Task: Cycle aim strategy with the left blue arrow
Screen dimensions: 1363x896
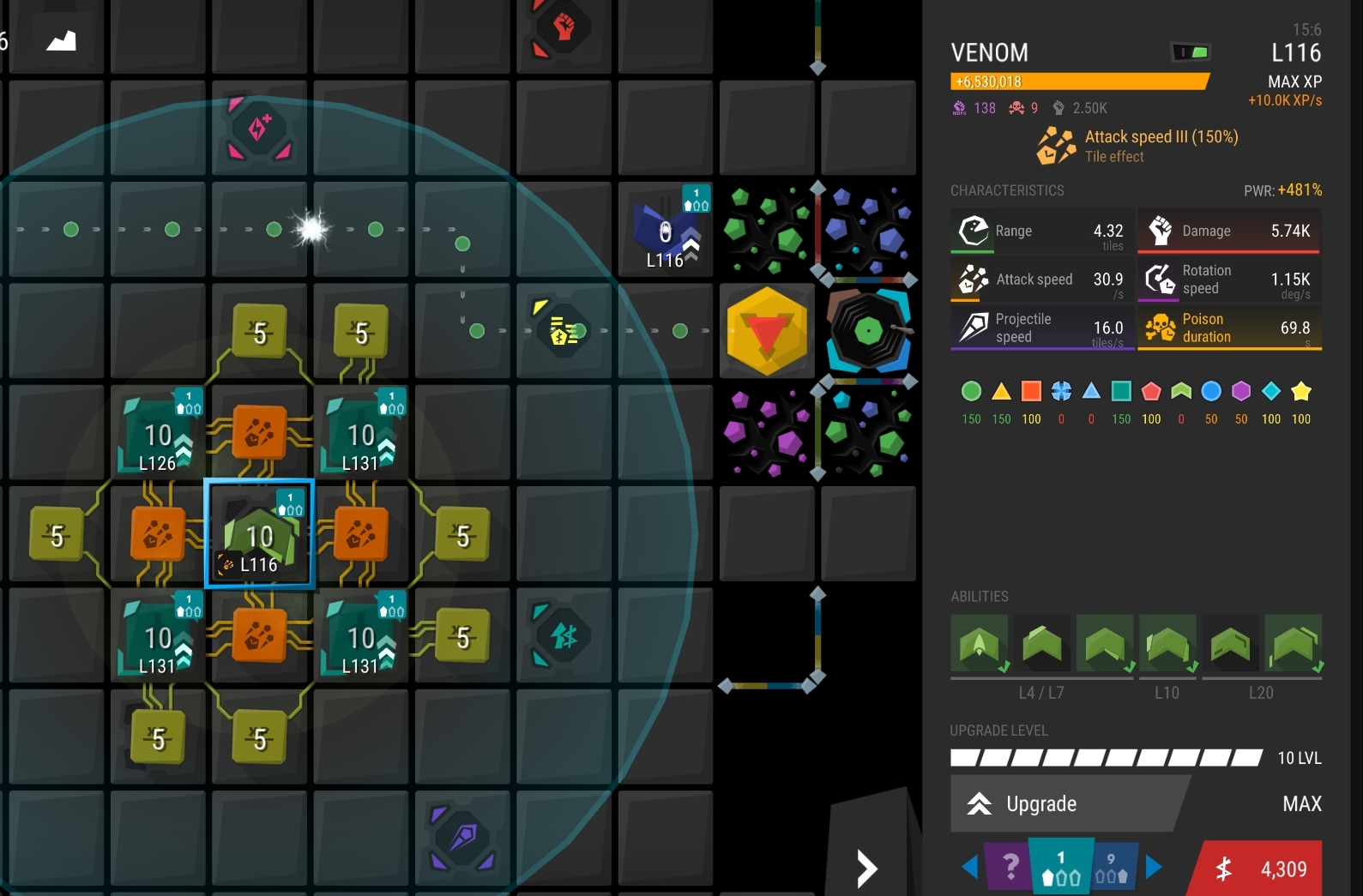Action: click(x=969, y=867)
